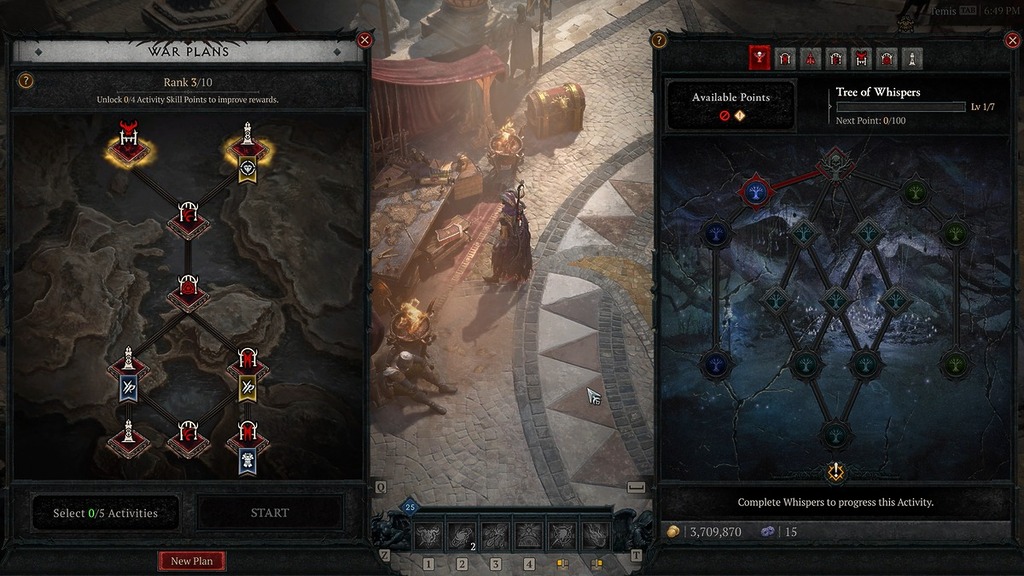Switch to the white tower activity tab
Viewport: 1024px width, 576px height.
tap(911, 58)
